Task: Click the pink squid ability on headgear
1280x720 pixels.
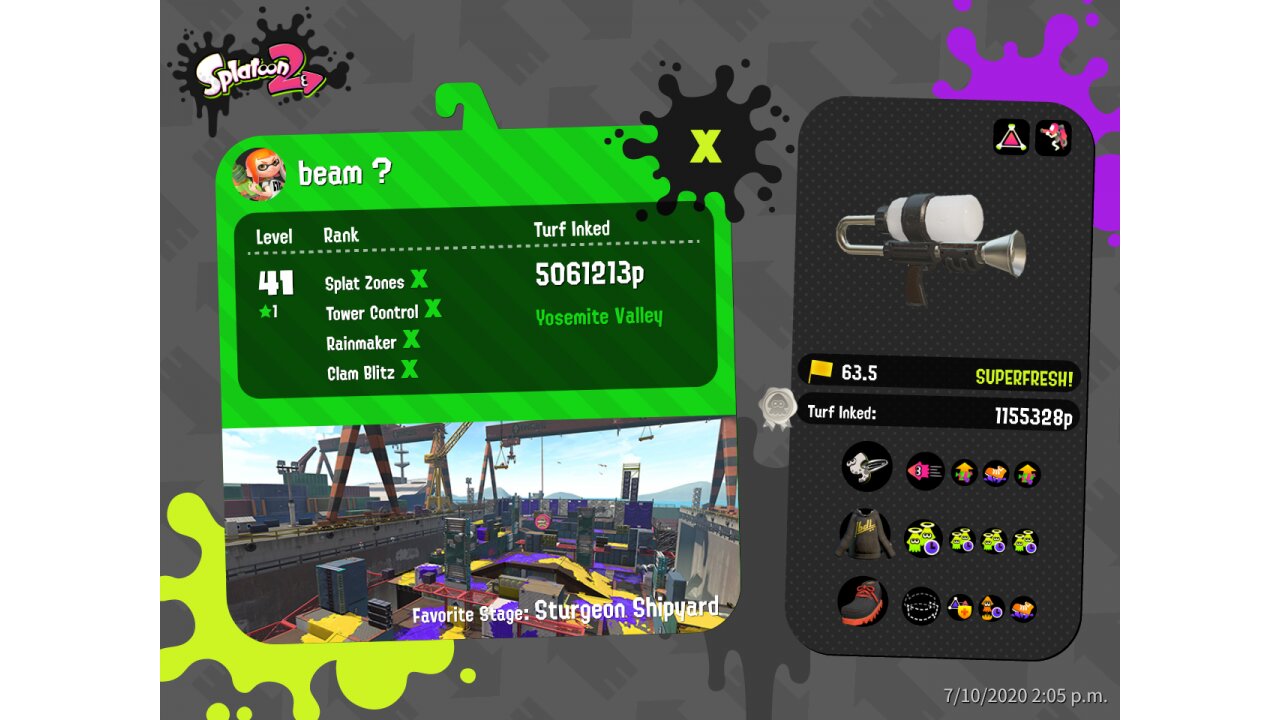Action: 925,471
